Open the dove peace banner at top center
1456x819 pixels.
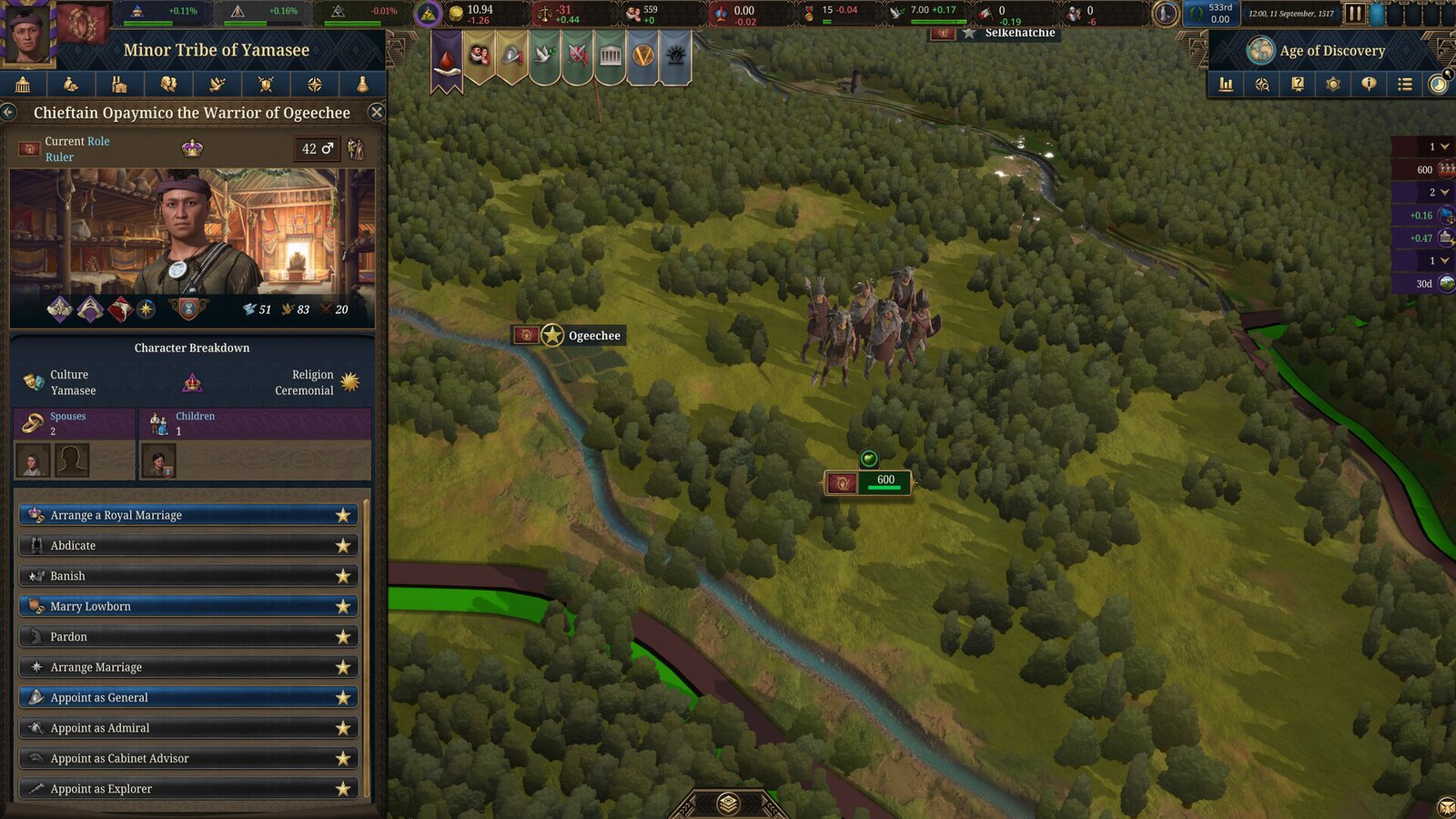[x=544, y=56]
